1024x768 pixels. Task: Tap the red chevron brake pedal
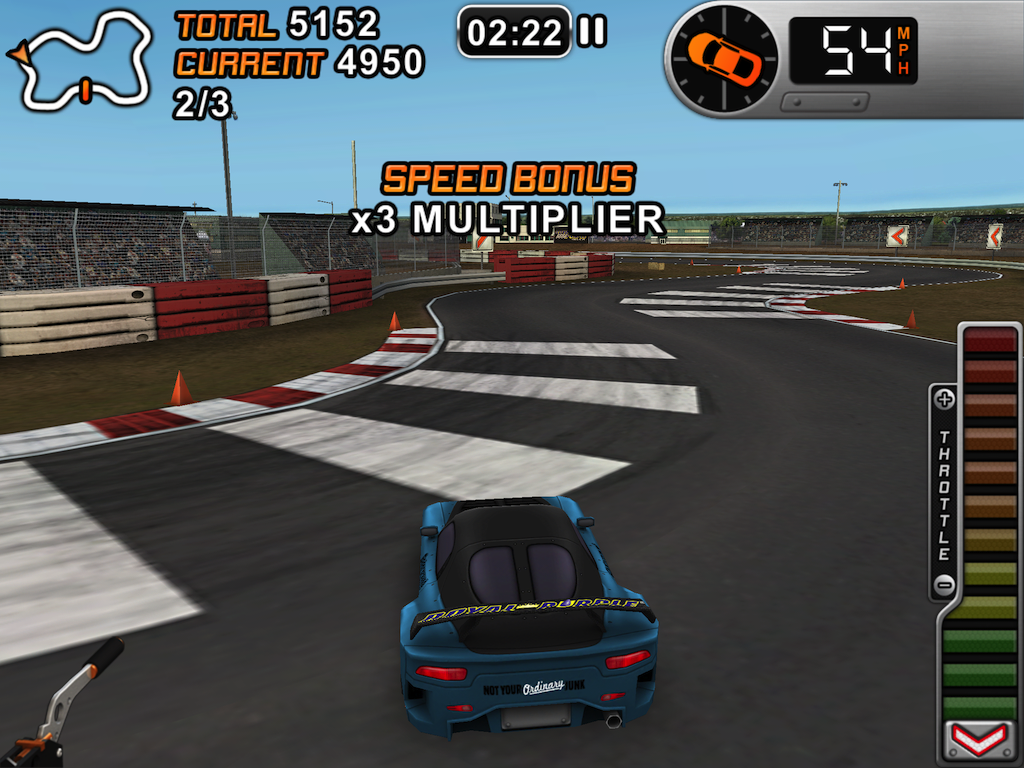click(x=979, y=741)
